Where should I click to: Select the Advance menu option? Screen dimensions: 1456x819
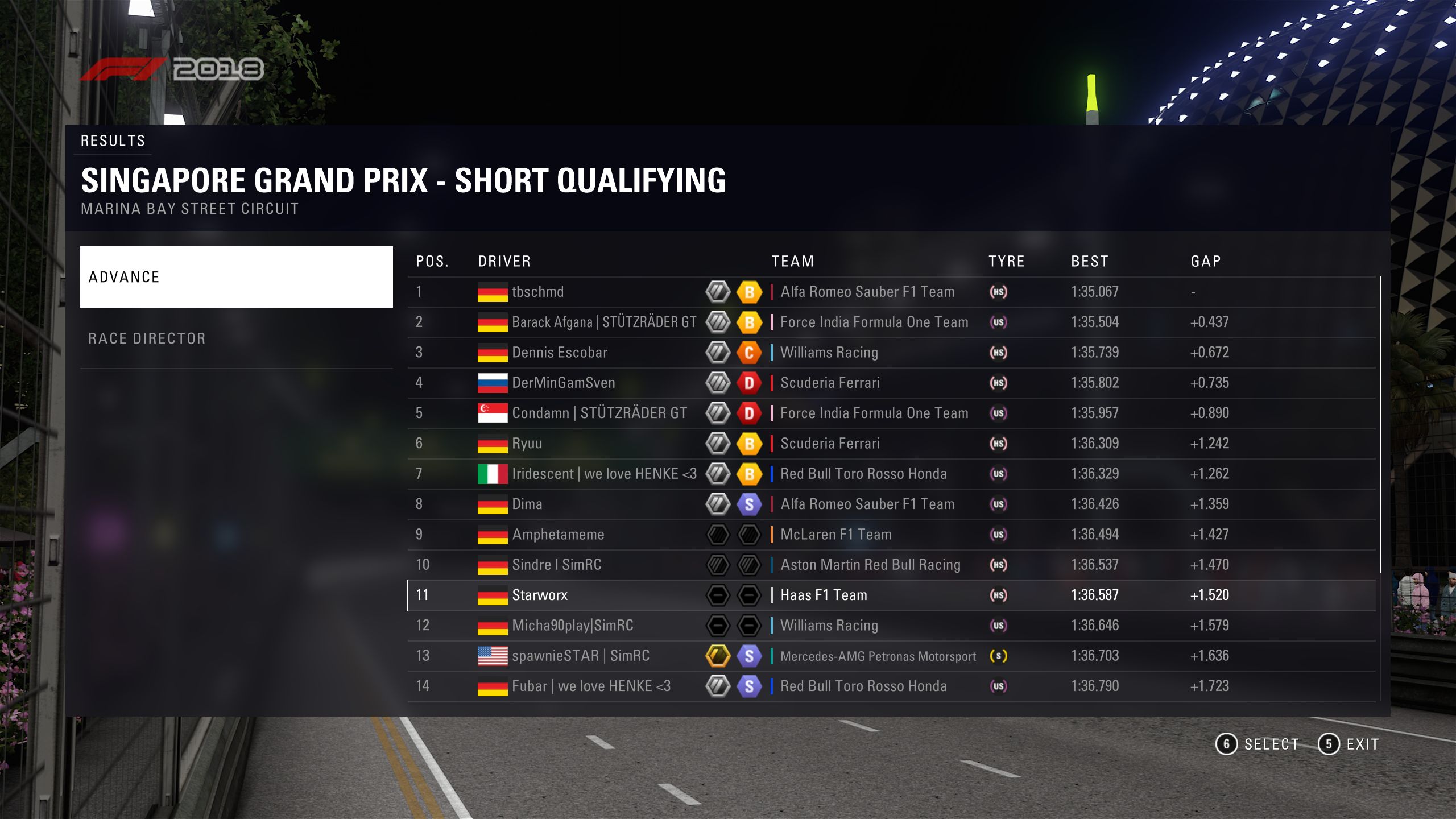(236, 277)
